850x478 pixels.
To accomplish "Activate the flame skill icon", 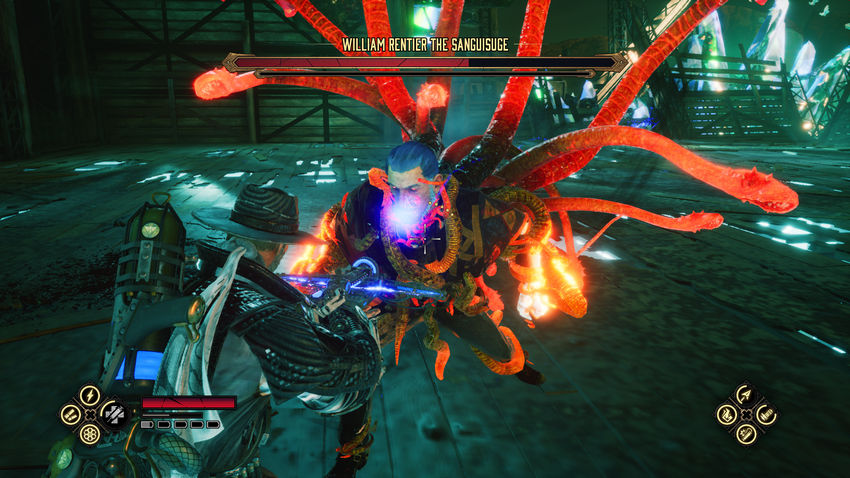I will click(x=726, y=415).
